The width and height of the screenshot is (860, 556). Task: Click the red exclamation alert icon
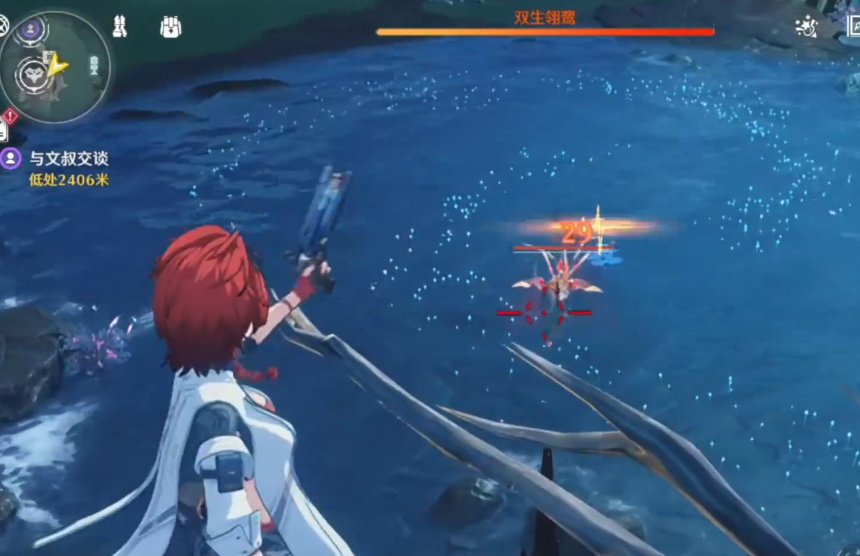[10, 115]
